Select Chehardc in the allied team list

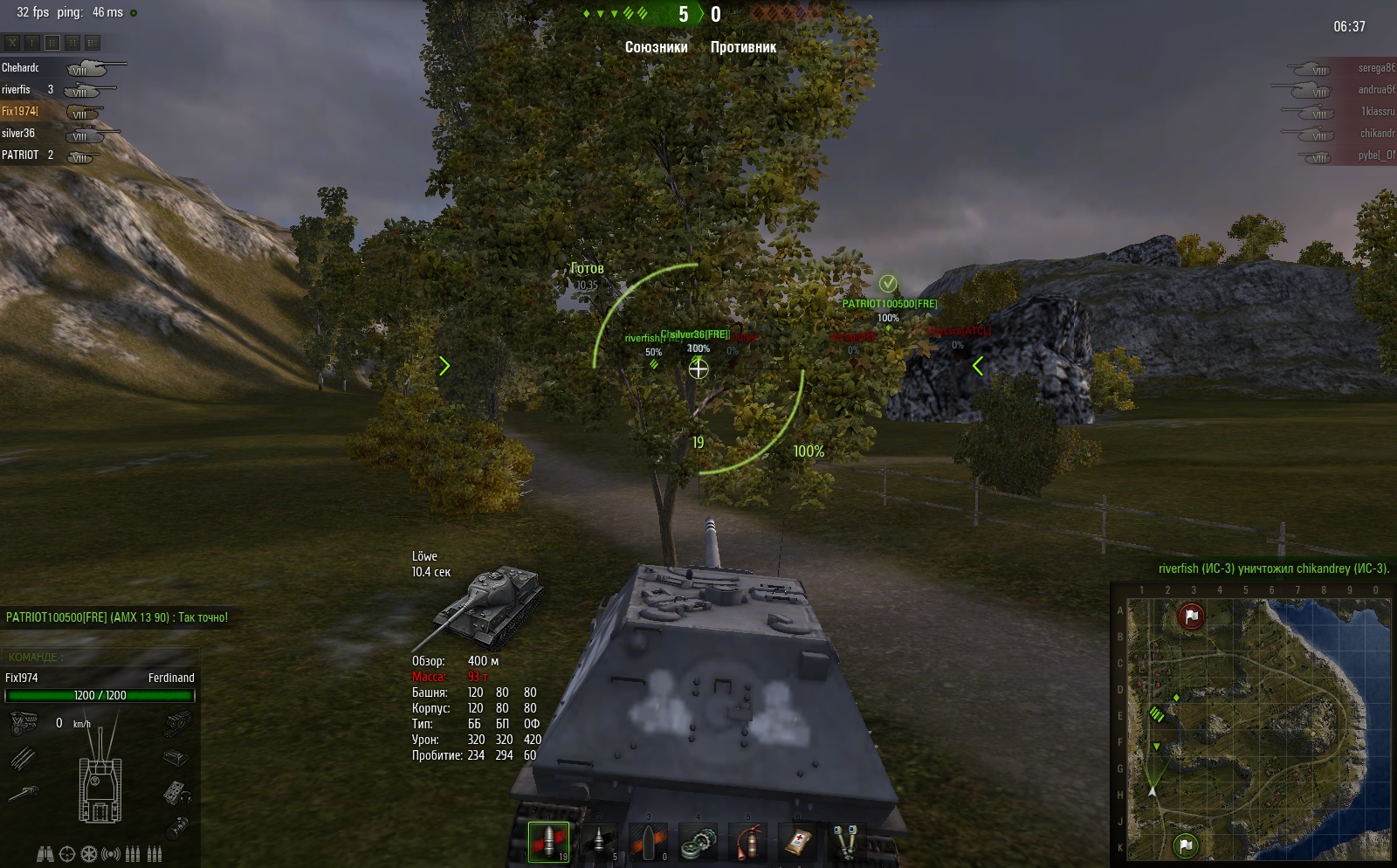21,67
